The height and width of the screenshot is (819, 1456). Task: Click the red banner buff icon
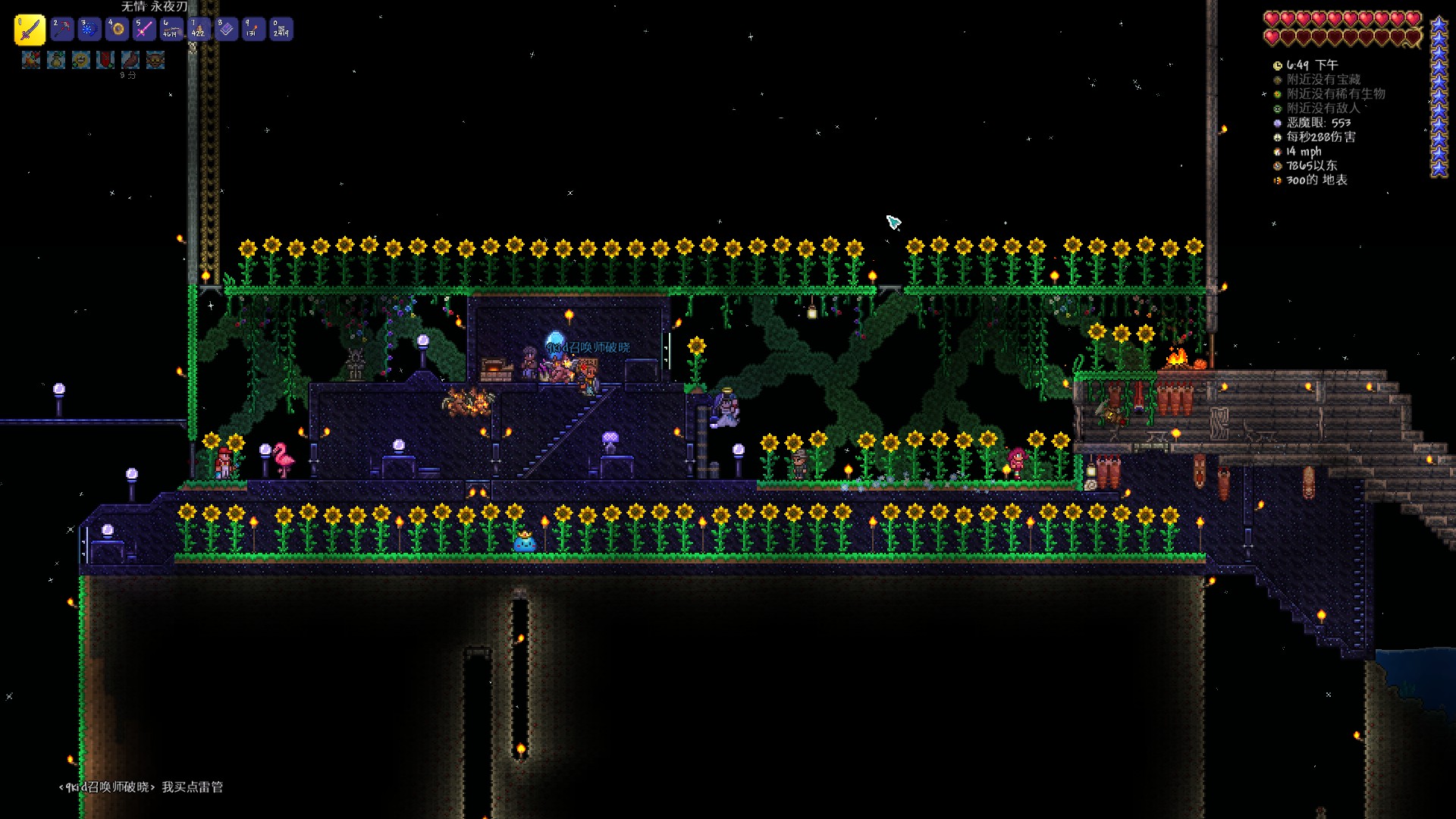pos(105,60)
